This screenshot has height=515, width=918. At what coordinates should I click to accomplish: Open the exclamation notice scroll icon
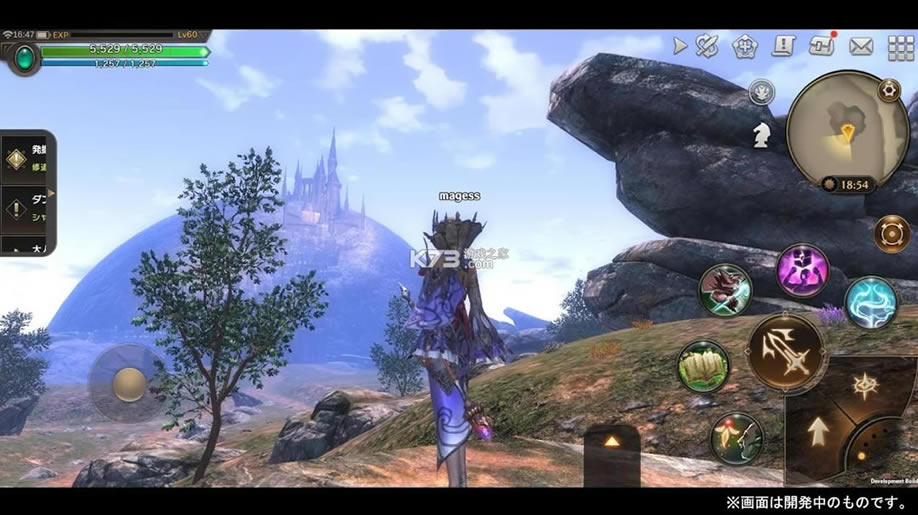783,46
